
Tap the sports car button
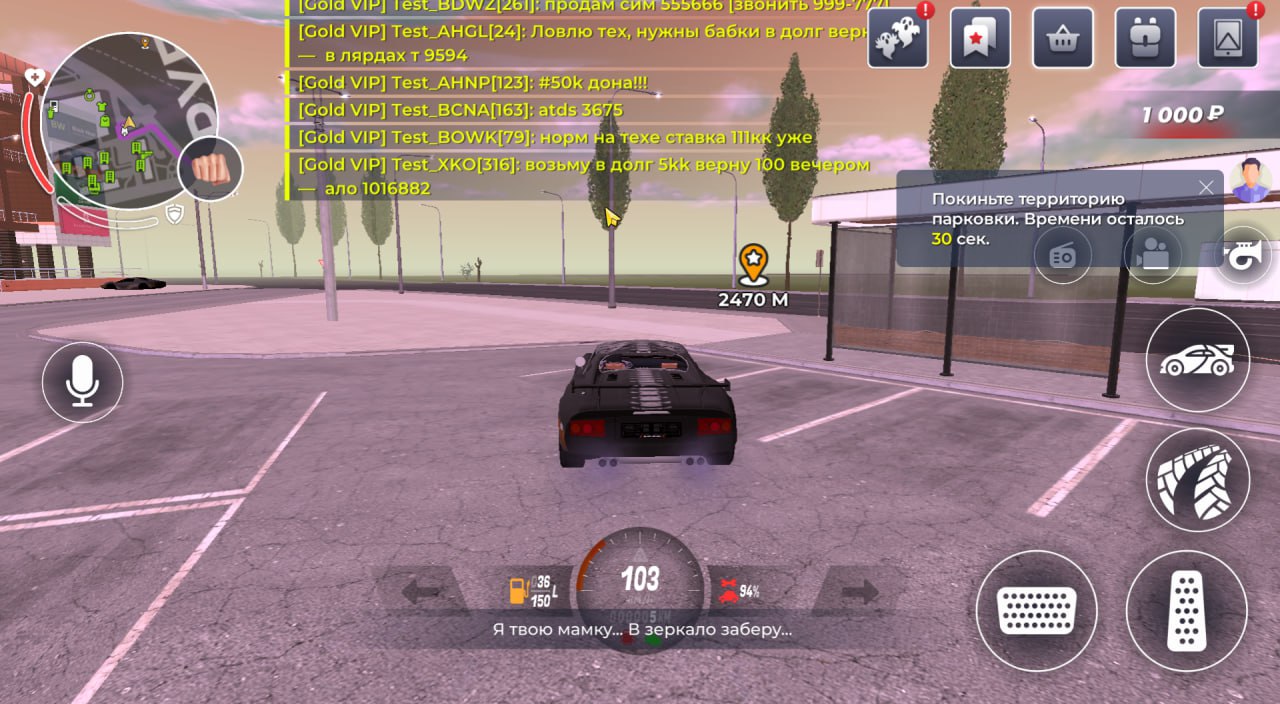tap(1197, 360)
